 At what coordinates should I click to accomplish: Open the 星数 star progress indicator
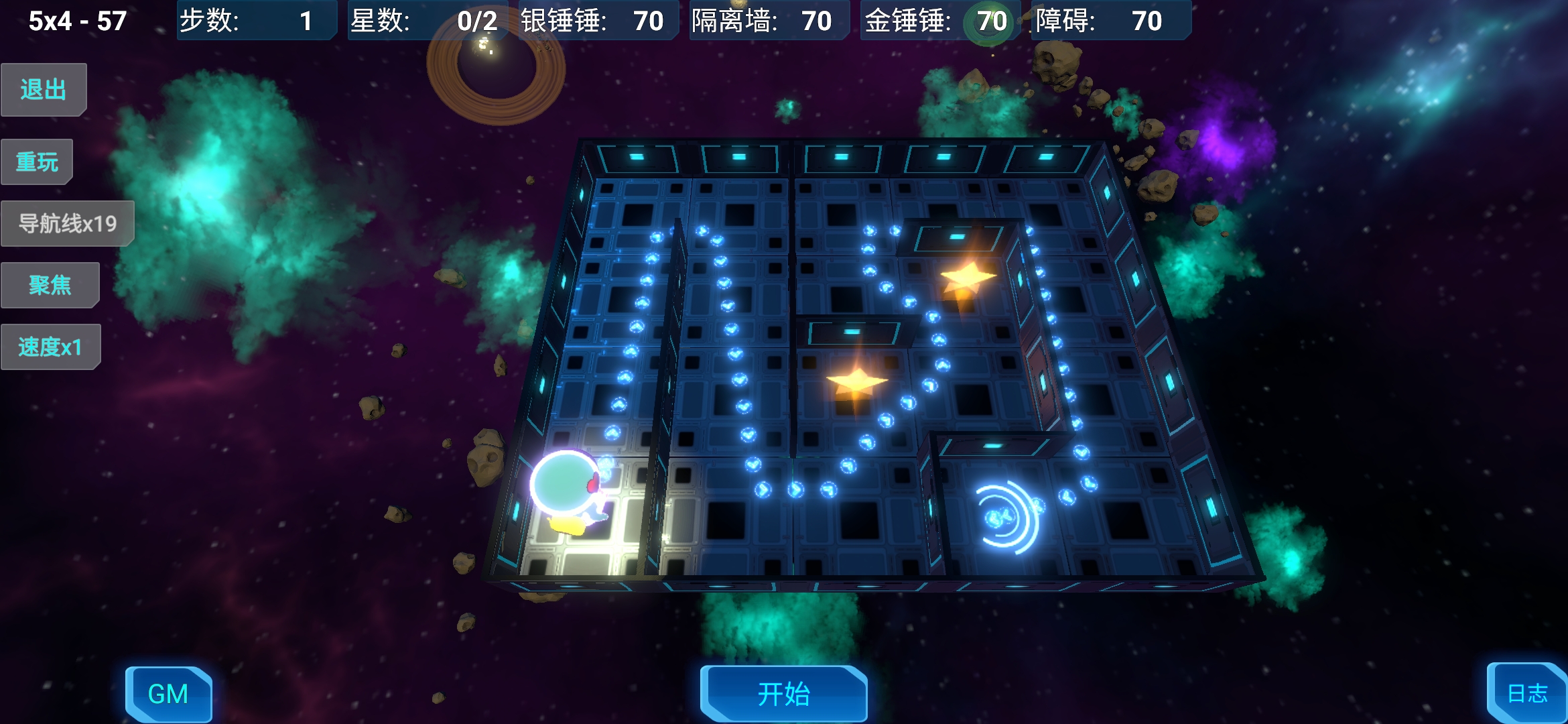[x=427, y=21]
